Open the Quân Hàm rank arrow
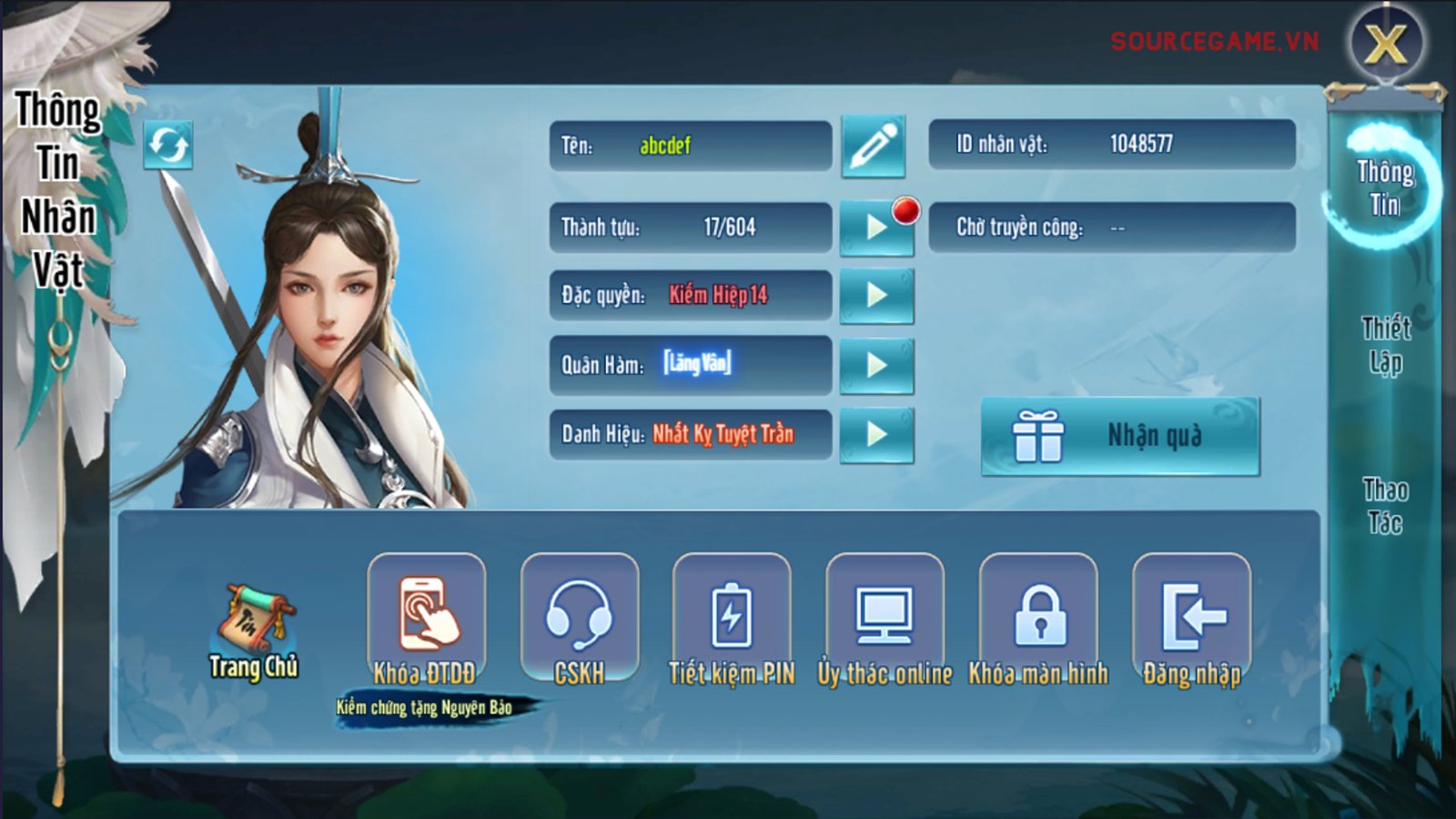This screenshot has width=1456, height=819. coord(876,365)
